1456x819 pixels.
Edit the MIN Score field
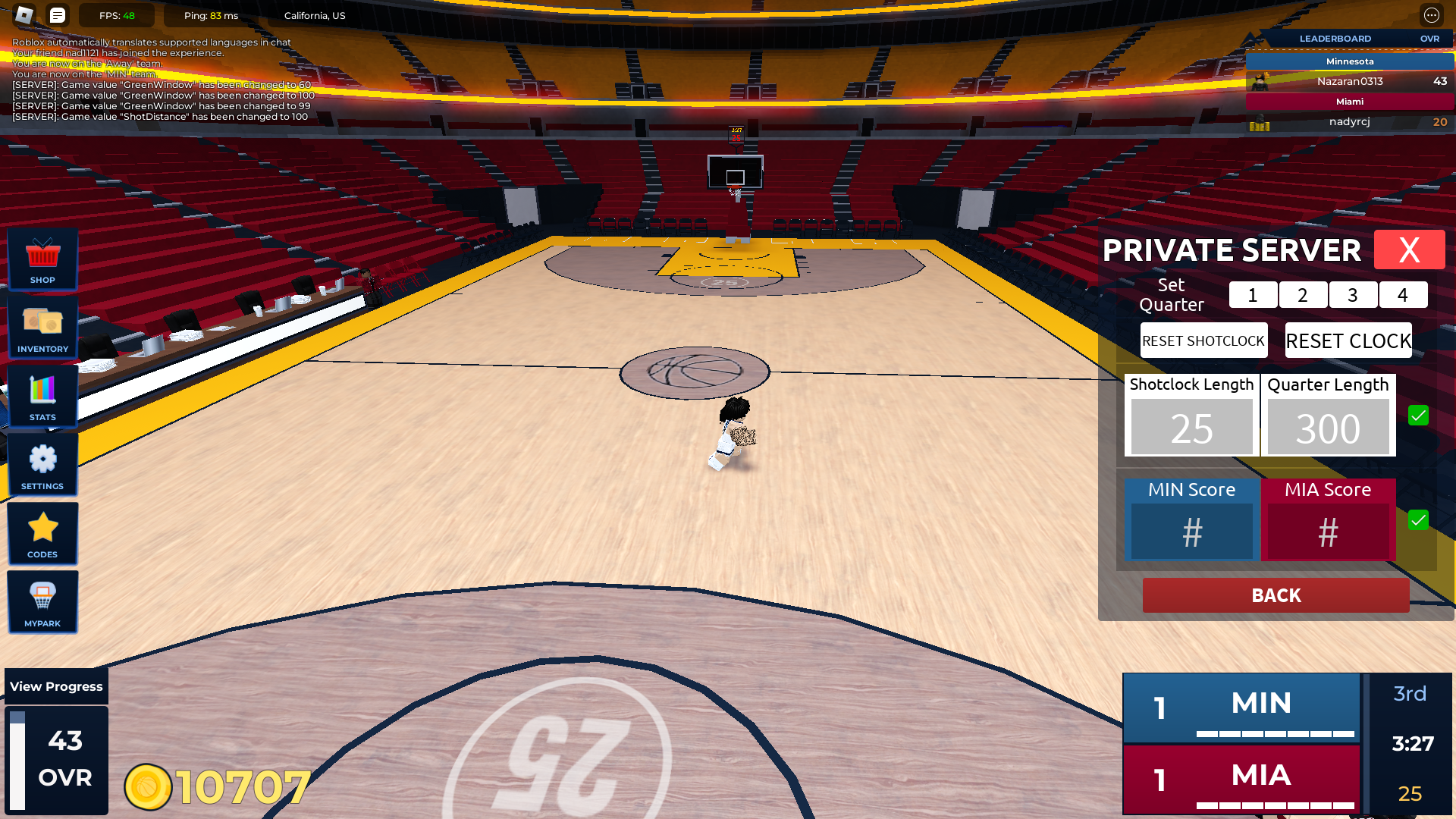coord(1191,532)
